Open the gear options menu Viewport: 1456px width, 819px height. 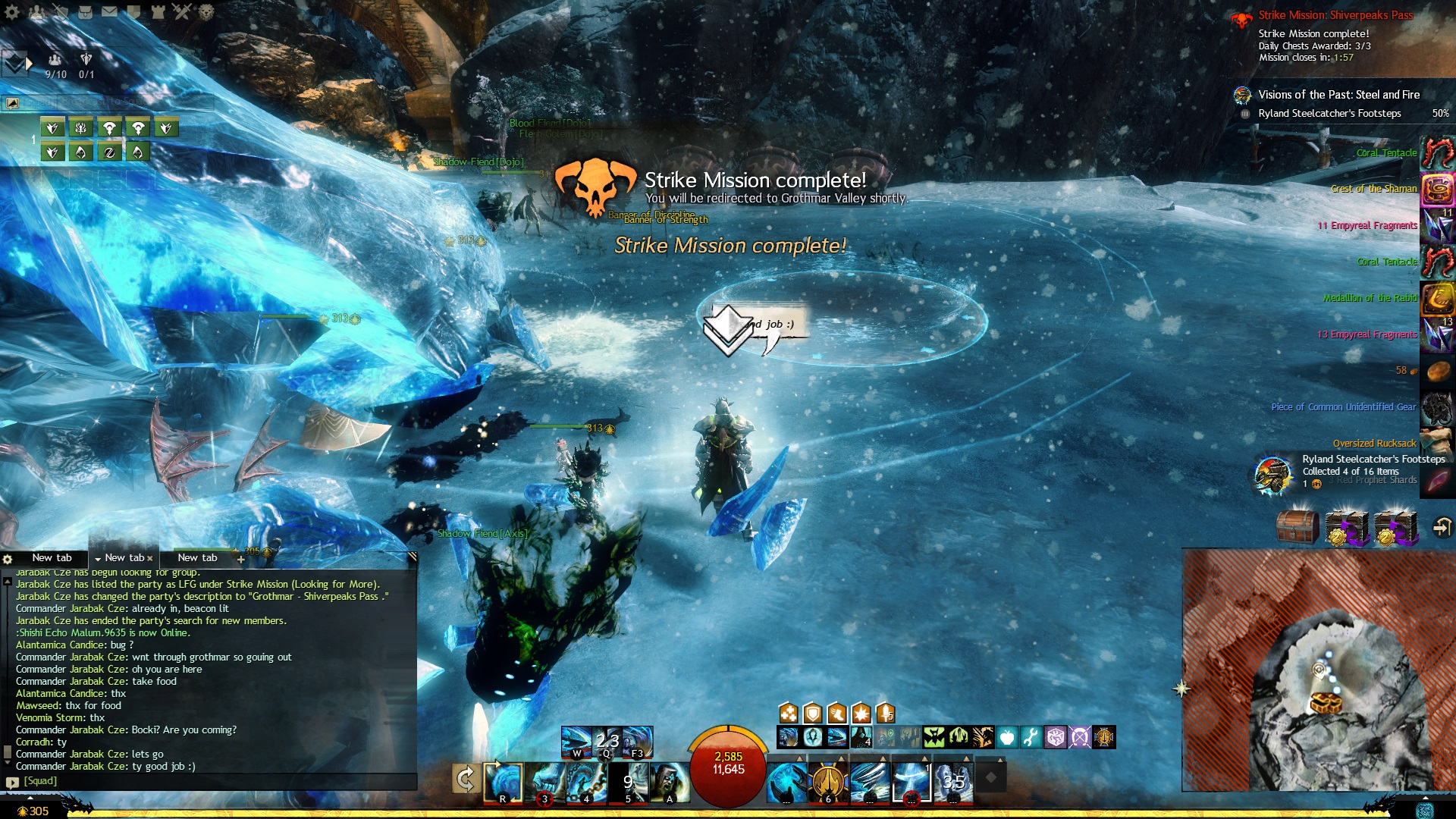[12, 11]
